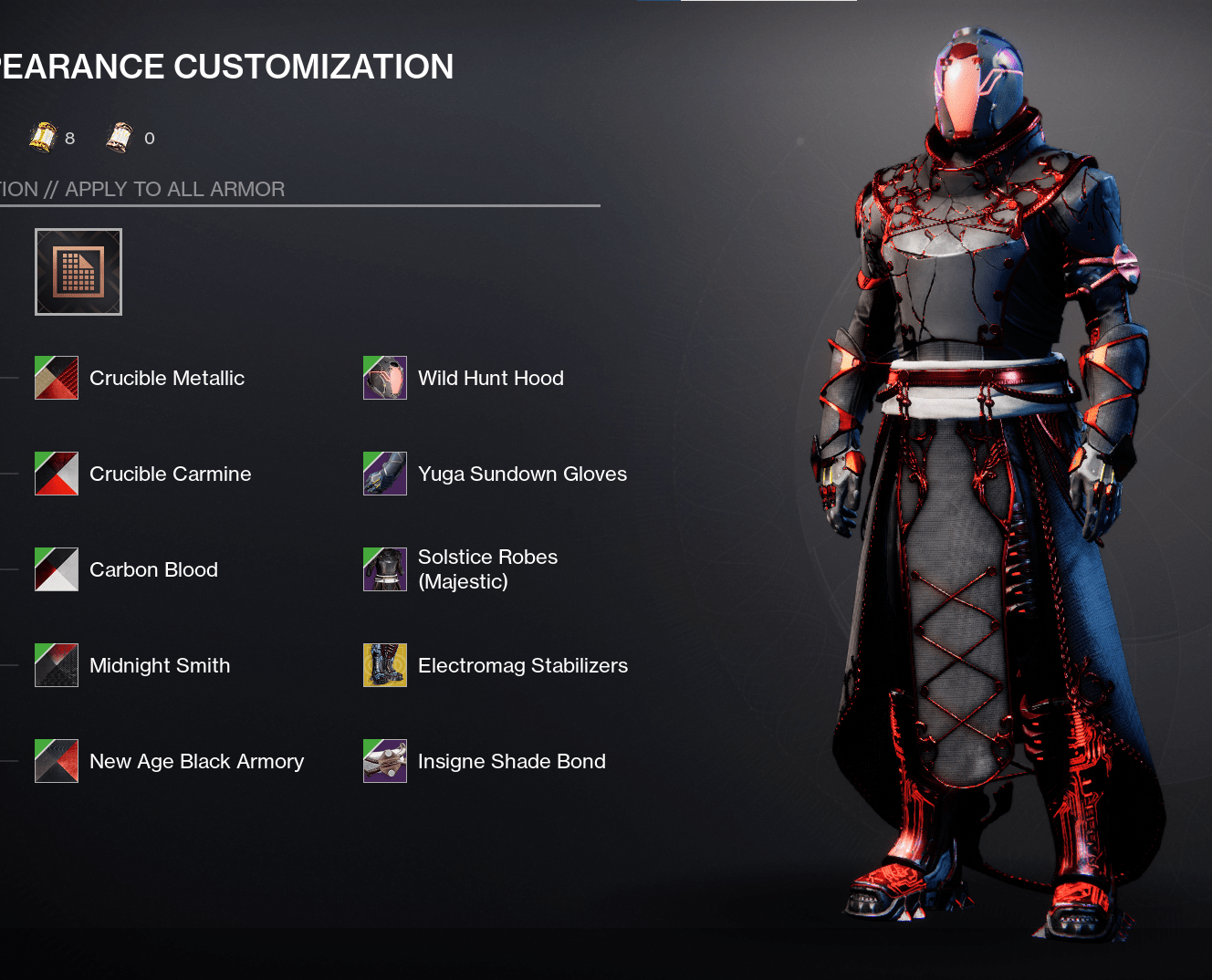Image resolution: width=1212 pixels, height=980 pixels.
Task: Click the Synthweave currency icon showing 8
Action: click(44, 137)
